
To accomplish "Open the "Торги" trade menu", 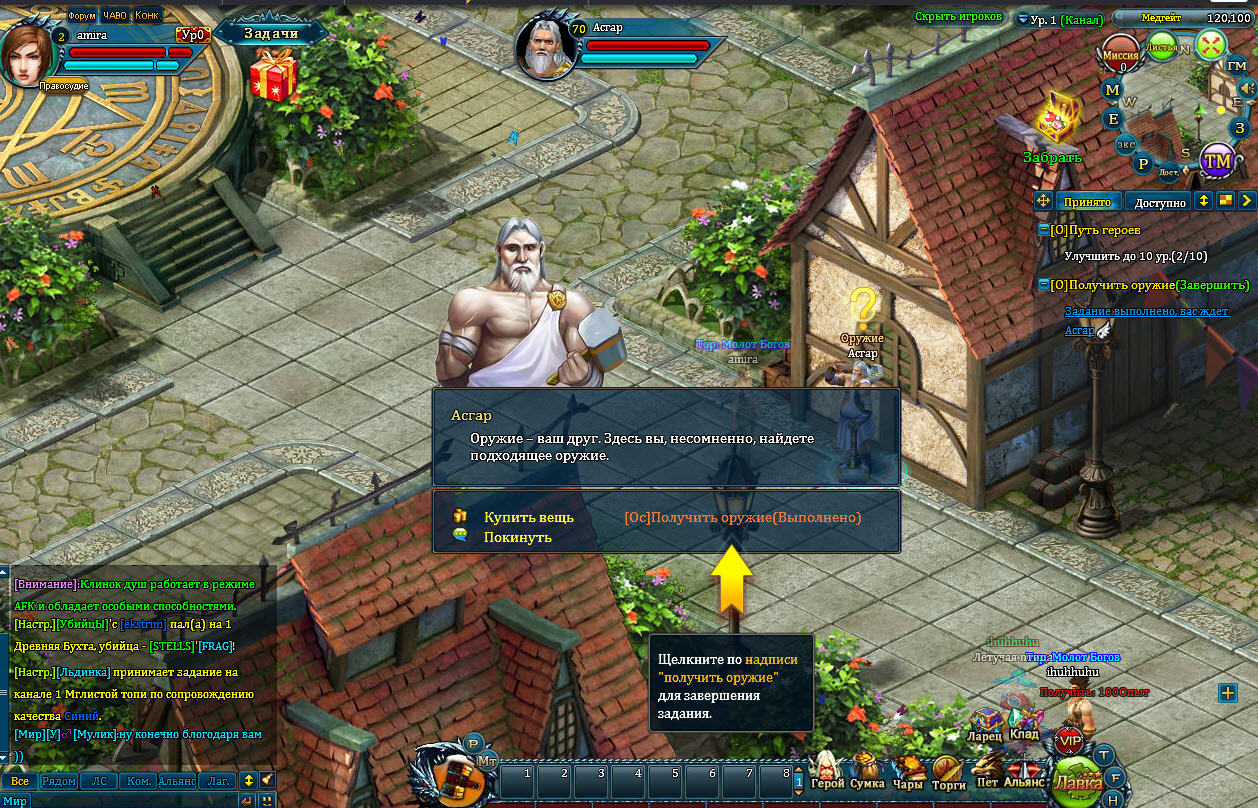I will (948, 772).
